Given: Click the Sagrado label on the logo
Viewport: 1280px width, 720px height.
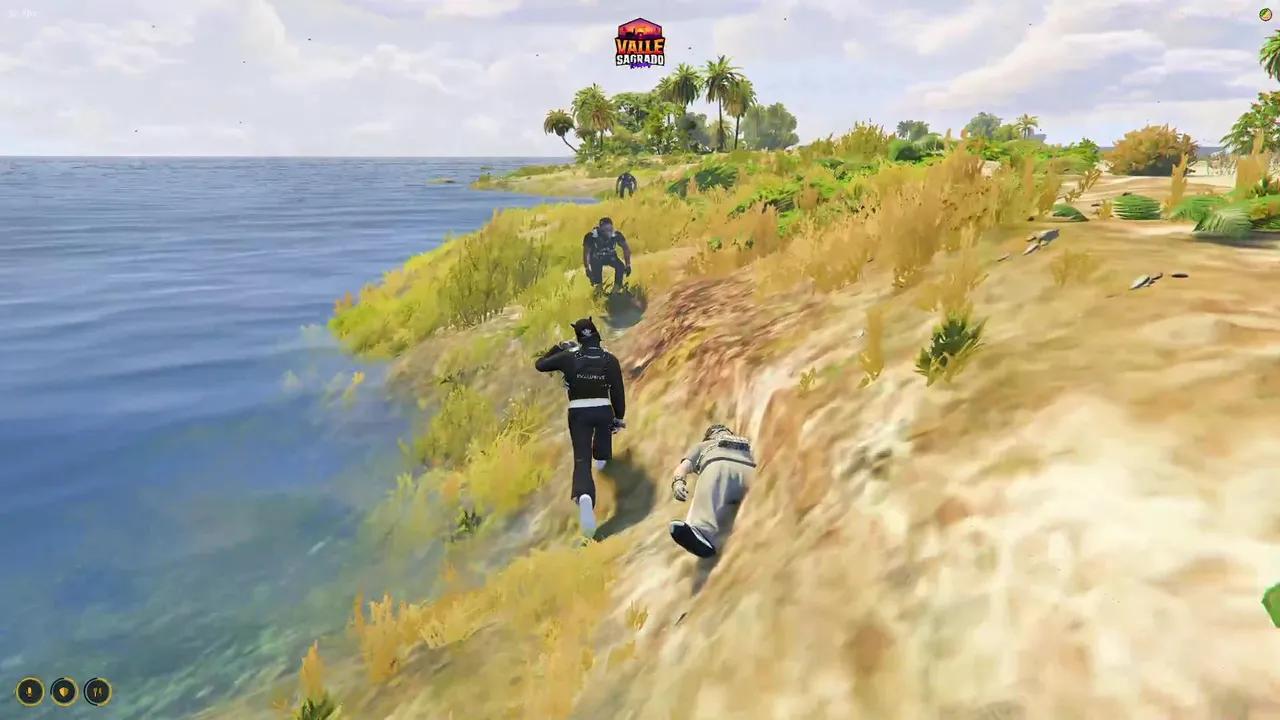Looking at the screenshot, I should click(640, 59).
